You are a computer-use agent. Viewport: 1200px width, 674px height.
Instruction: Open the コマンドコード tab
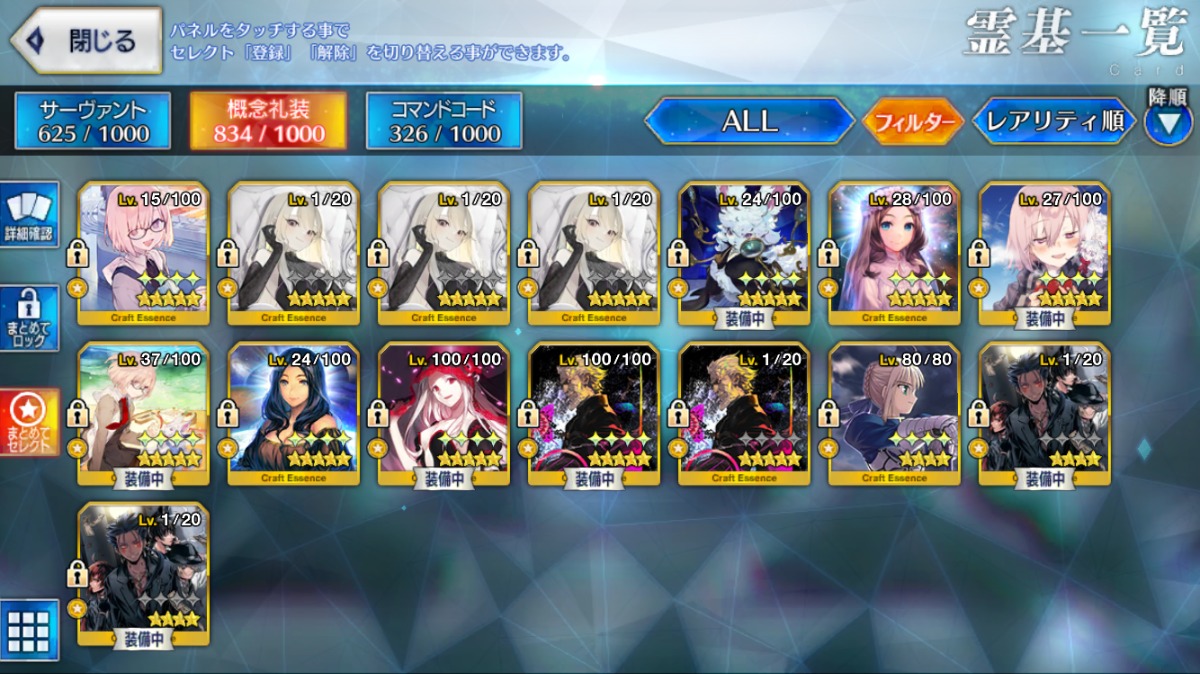444,121
